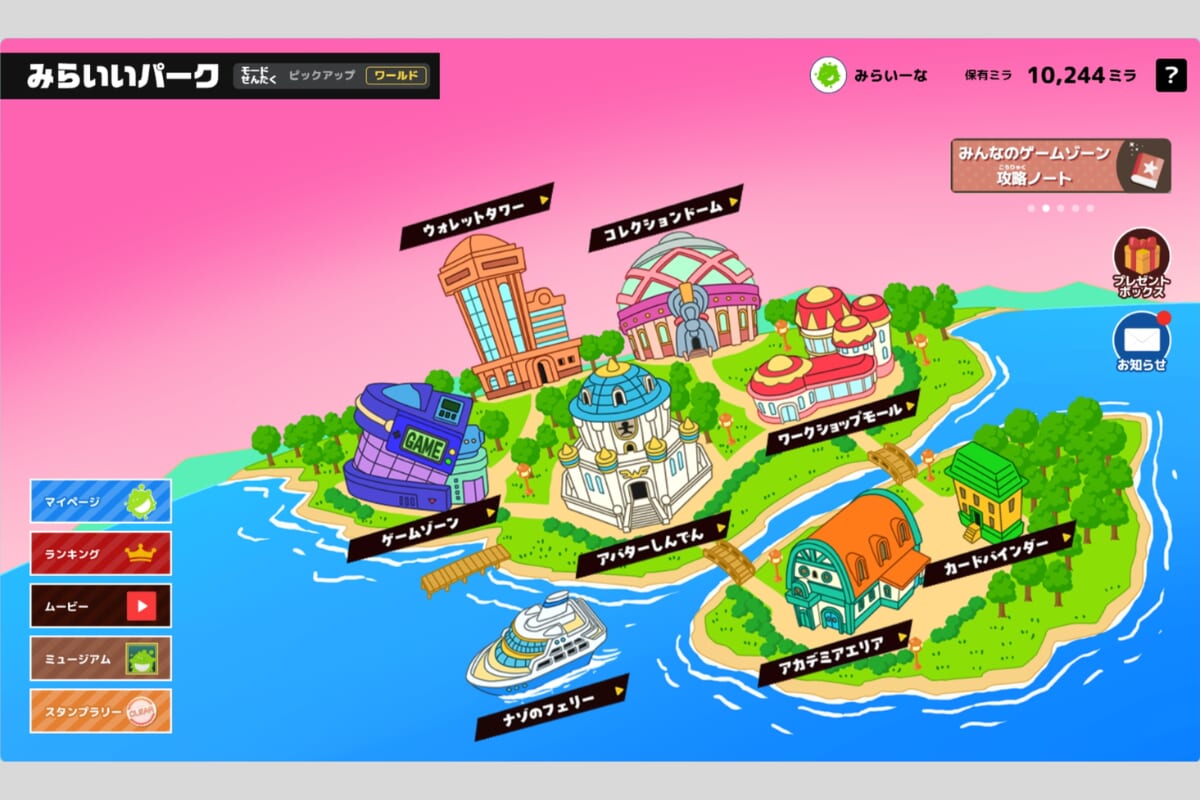This screenshot has height=800, width=1200.
Task: Open スタンプラリー
Action: coord(100,711)
